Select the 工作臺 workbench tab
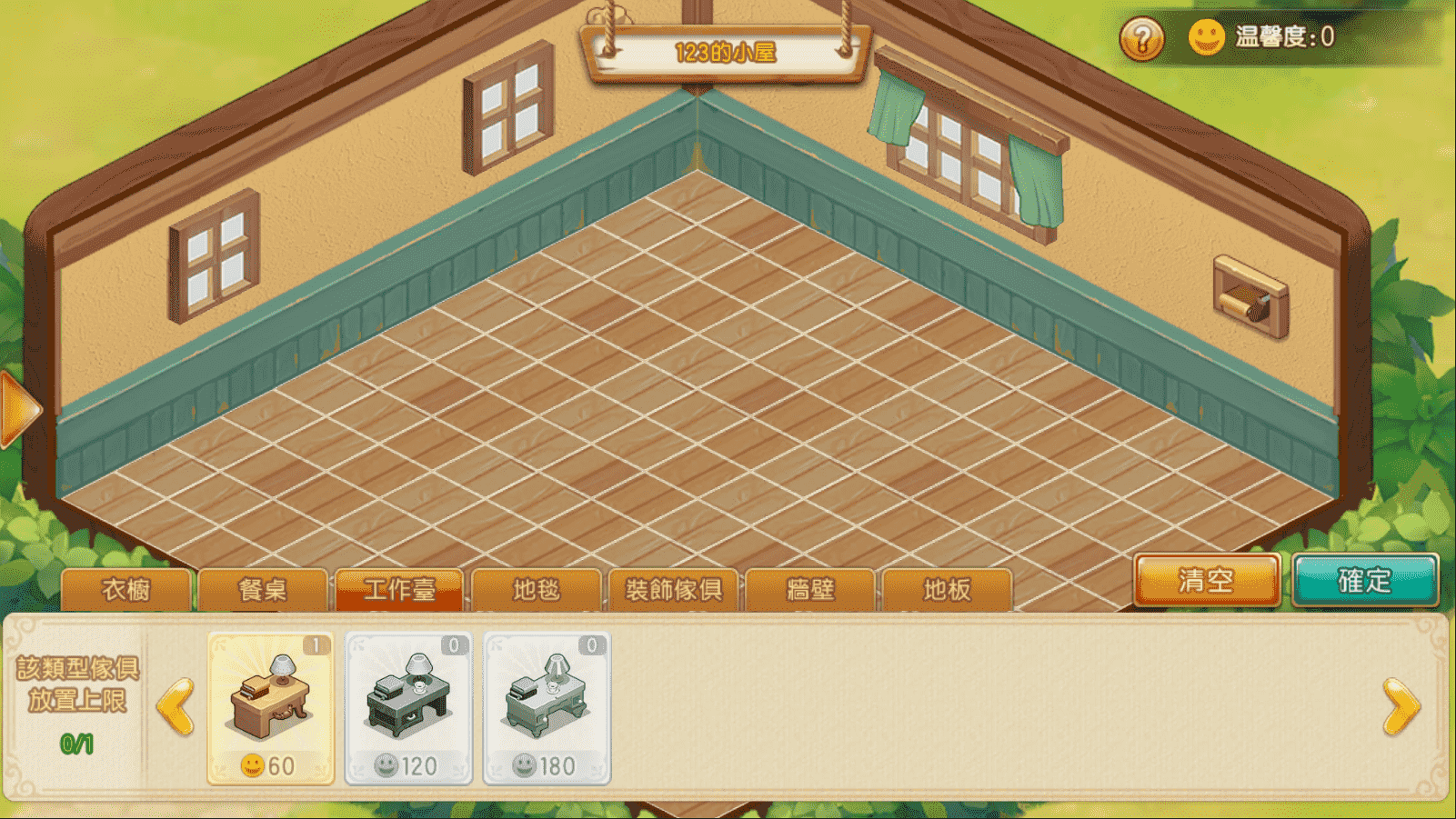The image size is (1456, 819). pos(399,590)
